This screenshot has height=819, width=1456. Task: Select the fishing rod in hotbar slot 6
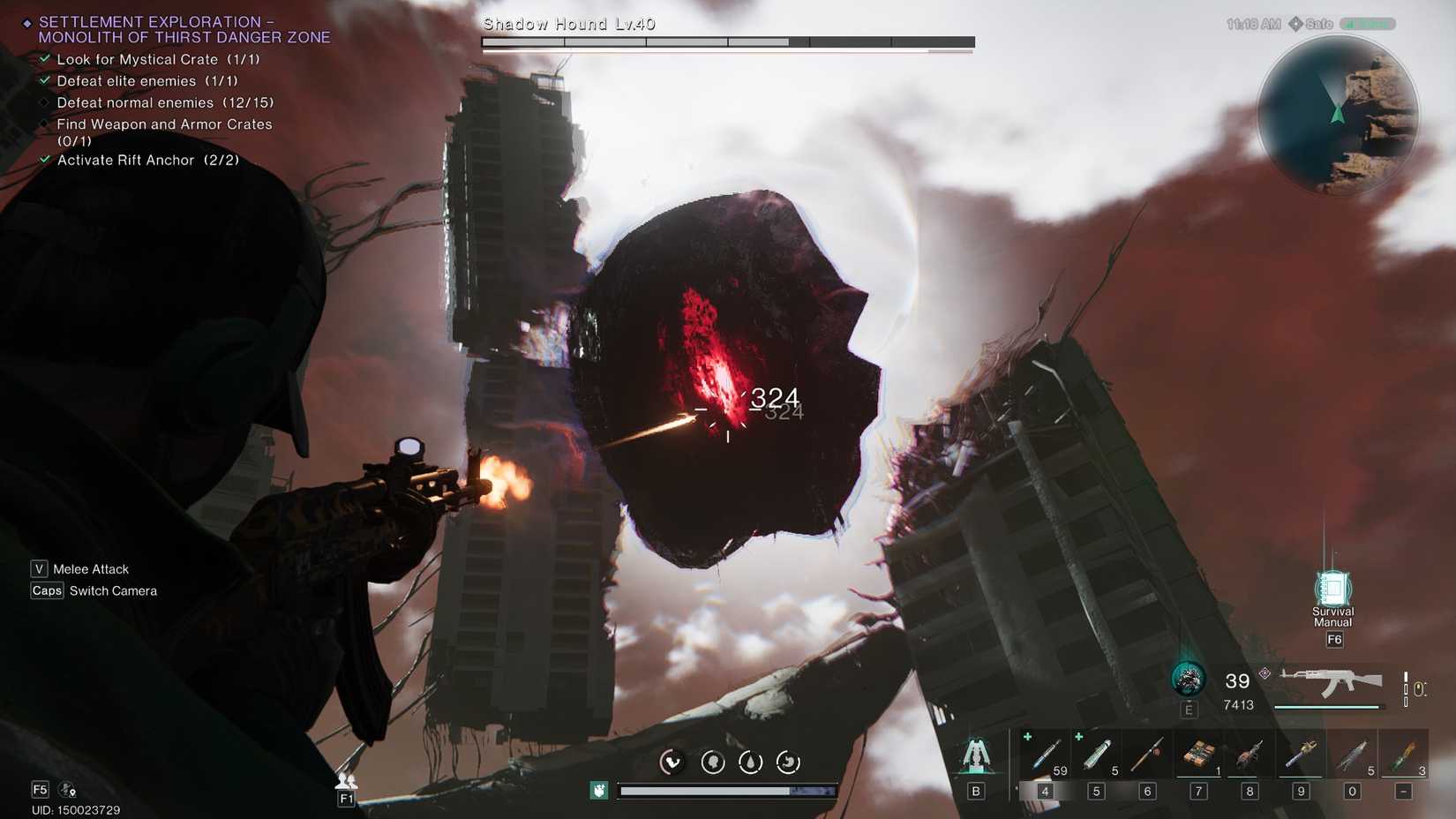tap(1146, 755)
